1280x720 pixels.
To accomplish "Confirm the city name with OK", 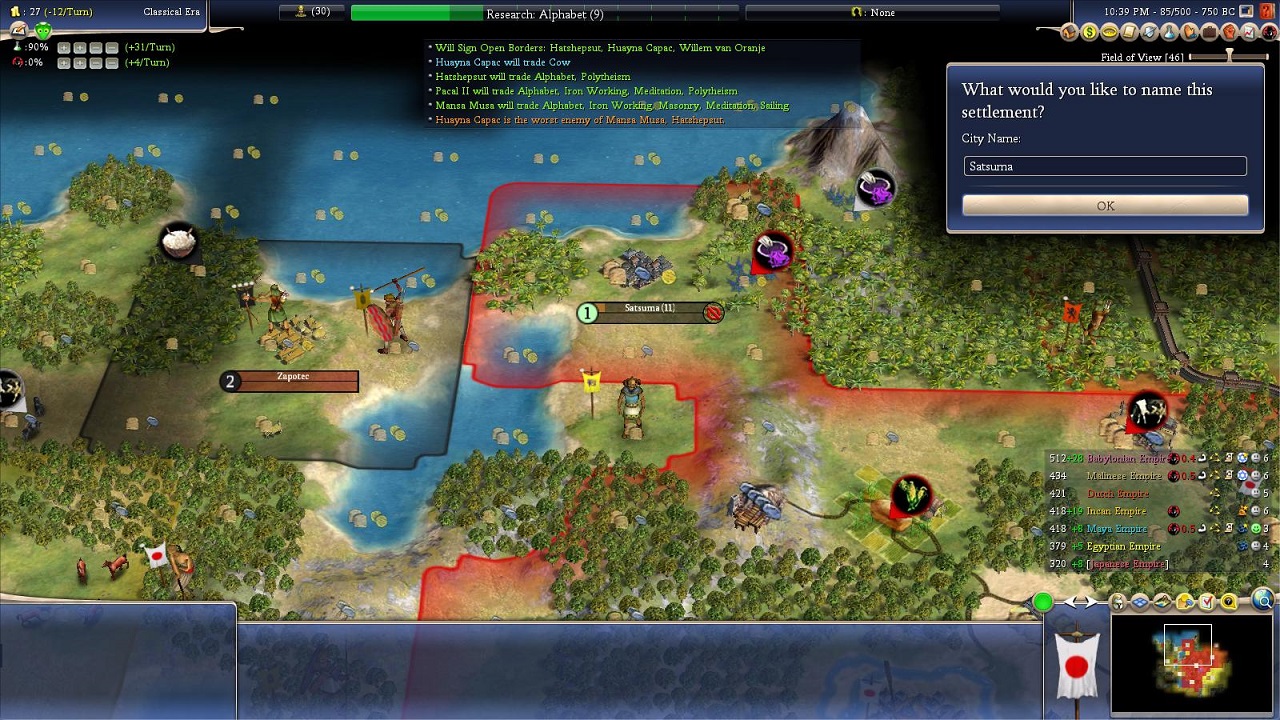I will (x=1105, y=205).
